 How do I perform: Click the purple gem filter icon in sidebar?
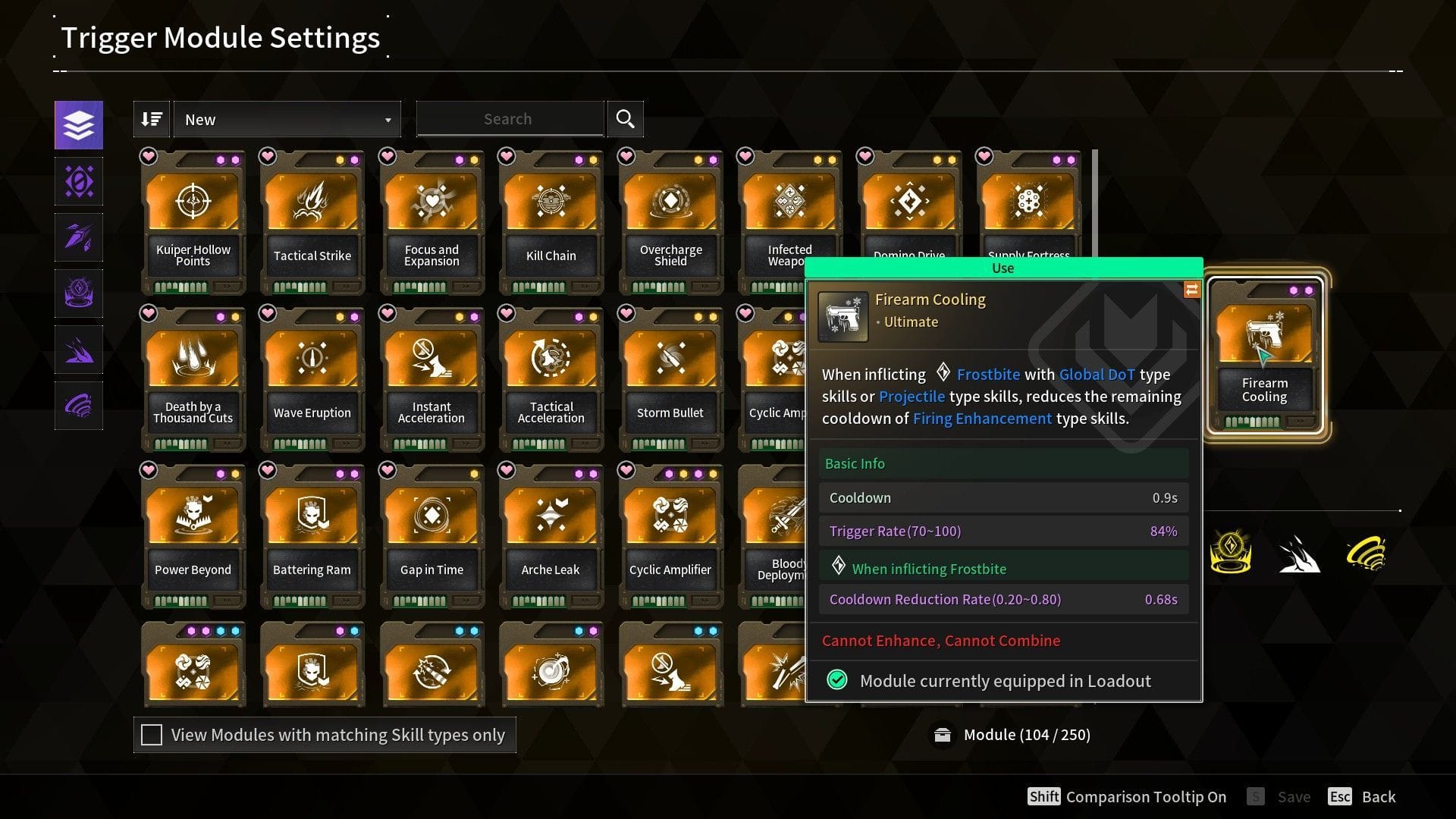[x=78, y=180]
